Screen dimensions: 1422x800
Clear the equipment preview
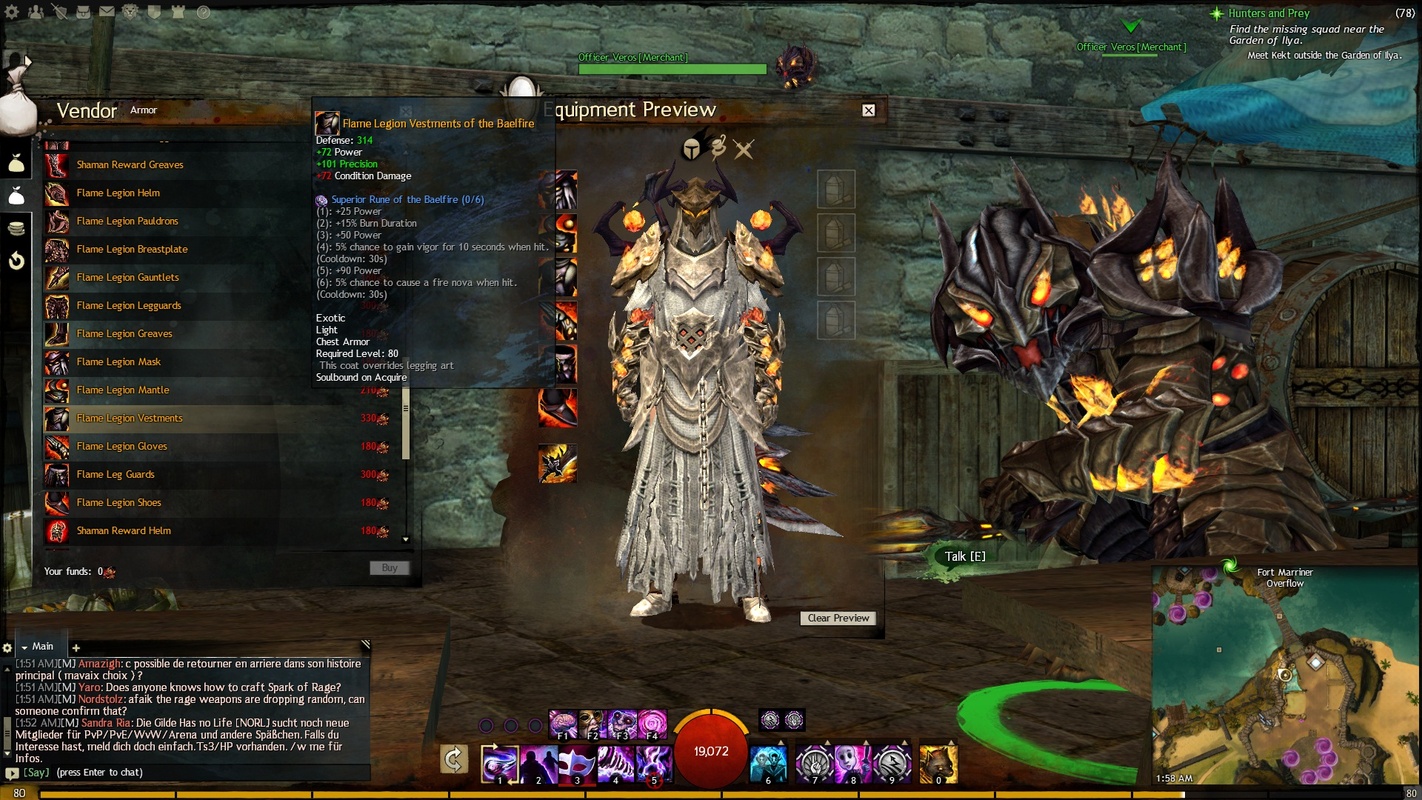click(x=838, y=618)
